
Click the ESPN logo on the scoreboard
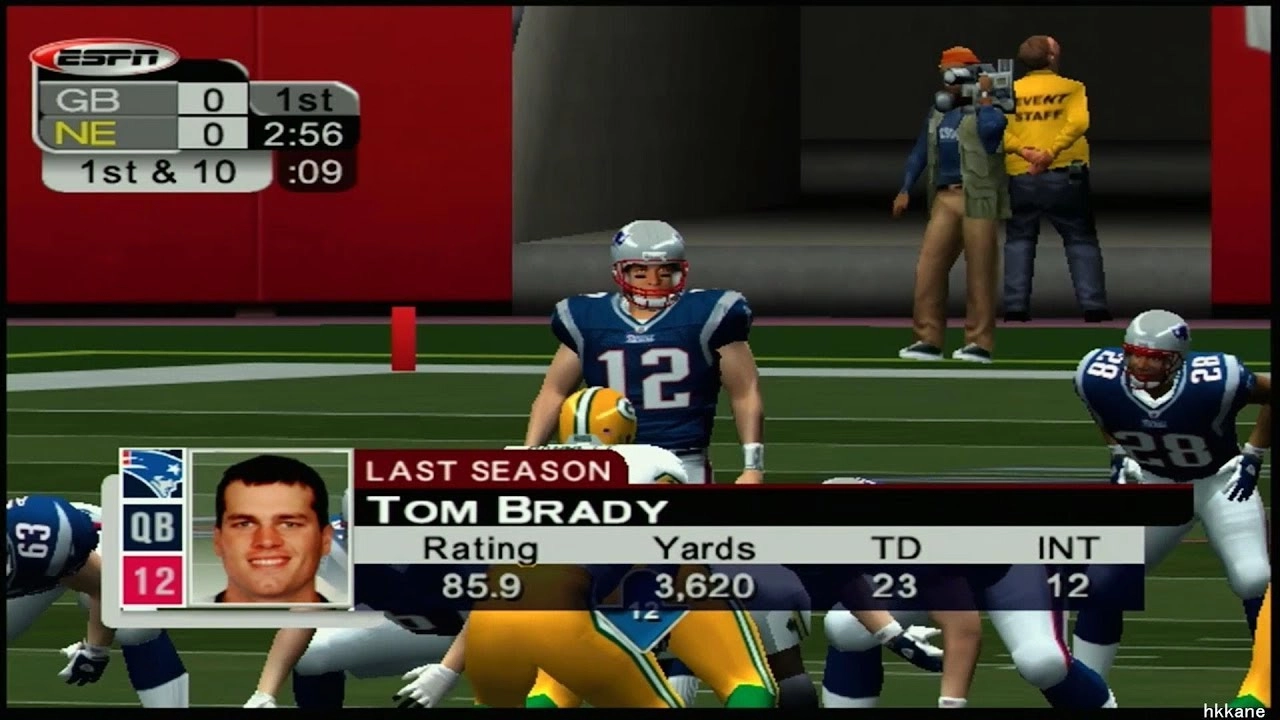coord(105,58)
